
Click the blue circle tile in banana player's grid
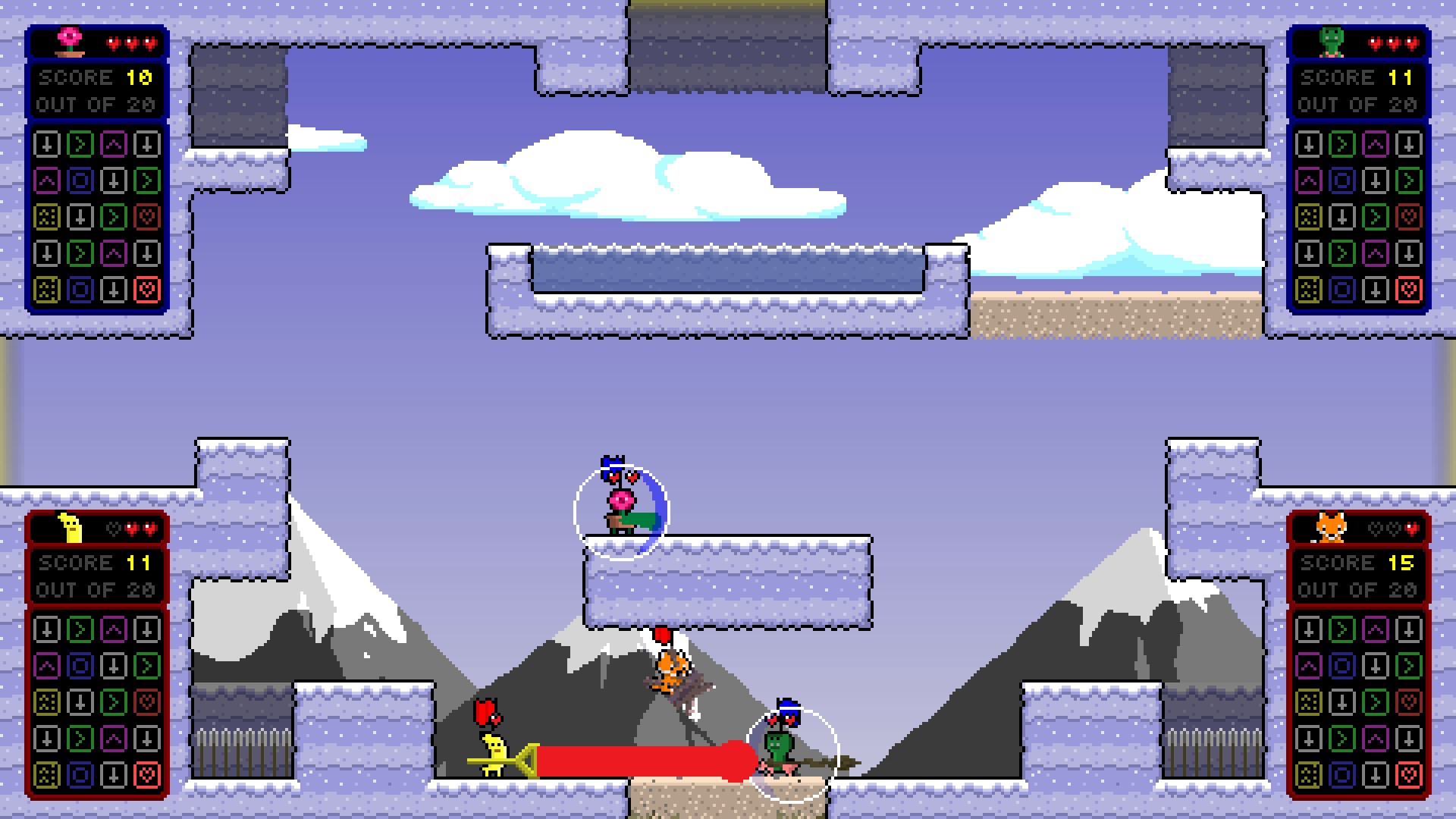[x=80, y=665]
